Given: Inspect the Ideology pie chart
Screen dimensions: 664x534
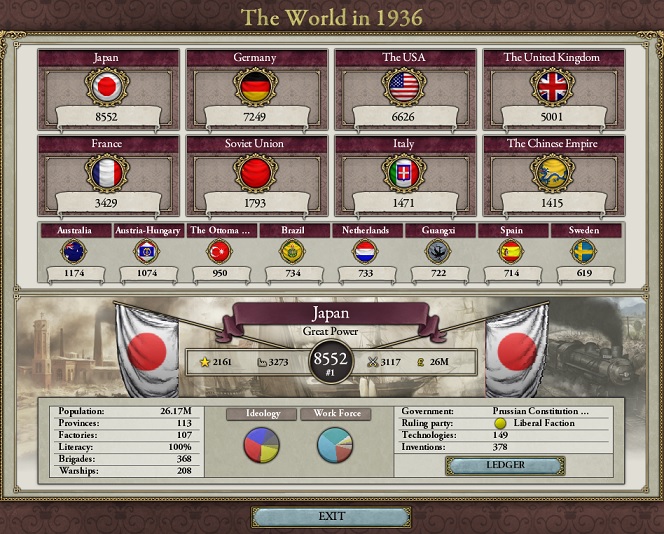Looking at the screenshot, I should 257,445.
